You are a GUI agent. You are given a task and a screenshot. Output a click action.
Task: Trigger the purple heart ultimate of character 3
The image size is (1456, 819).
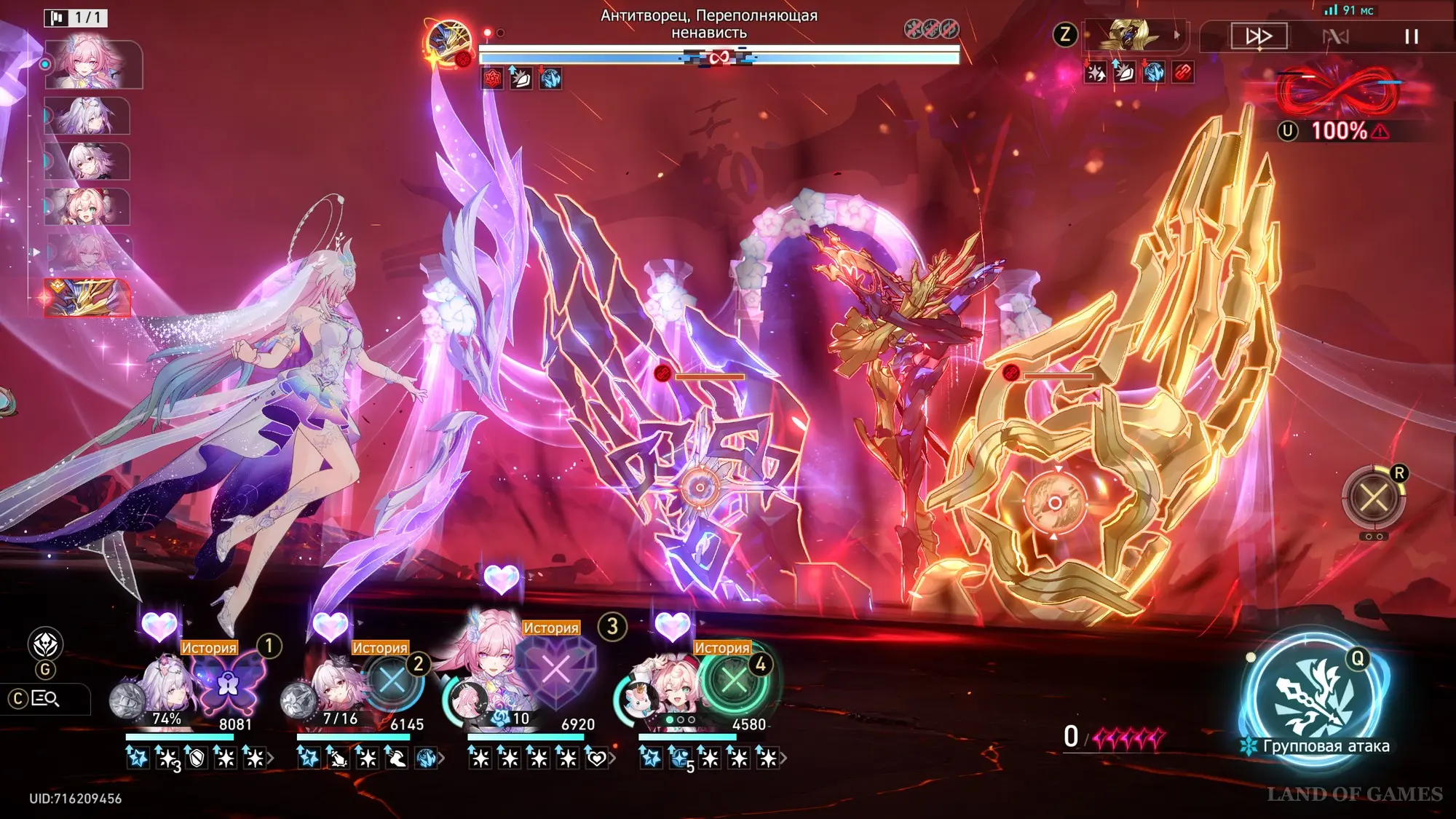[x=556, y=670]
